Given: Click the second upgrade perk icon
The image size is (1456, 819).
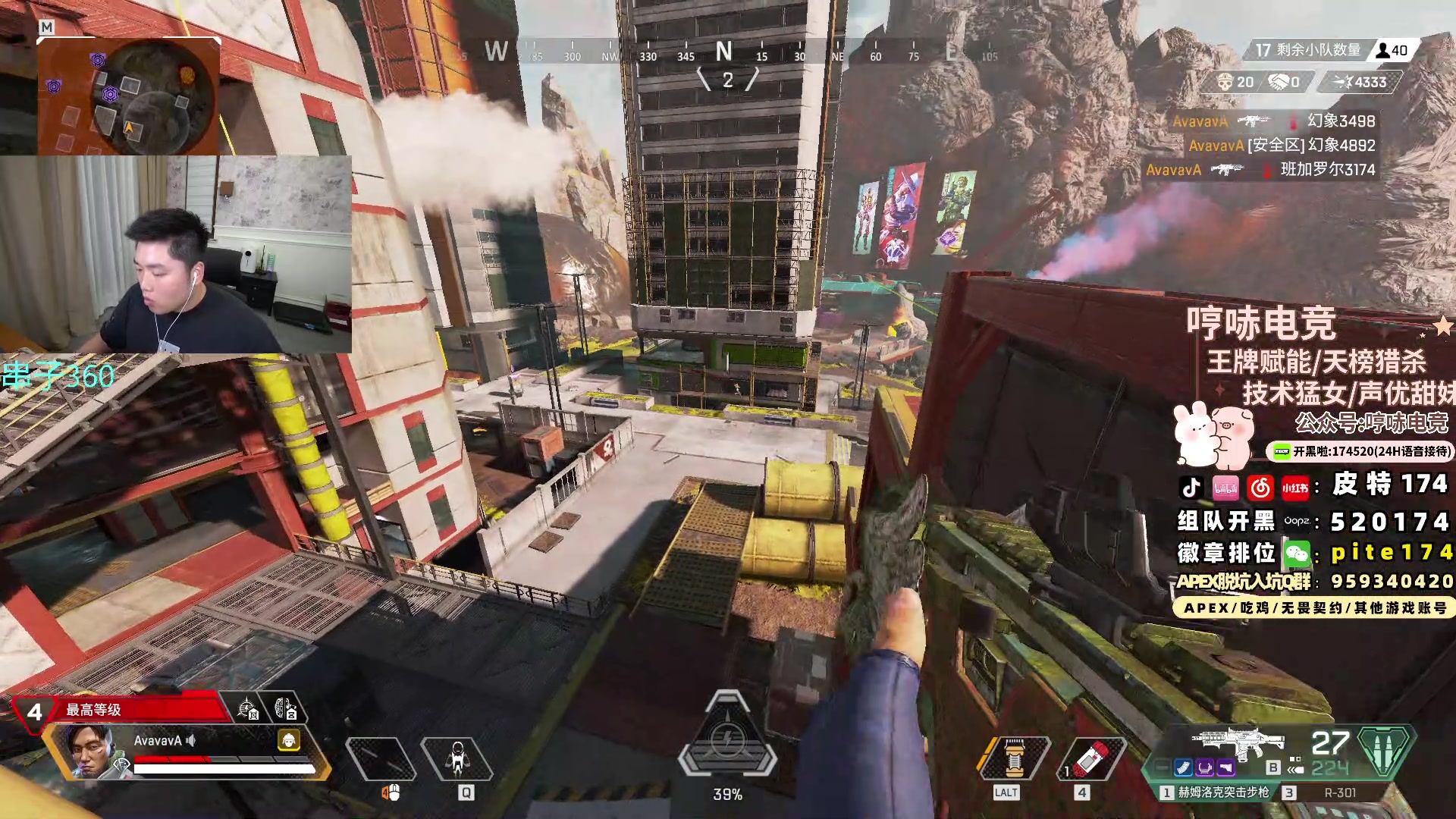Looking at the screenshot, I should pos(285,710).
